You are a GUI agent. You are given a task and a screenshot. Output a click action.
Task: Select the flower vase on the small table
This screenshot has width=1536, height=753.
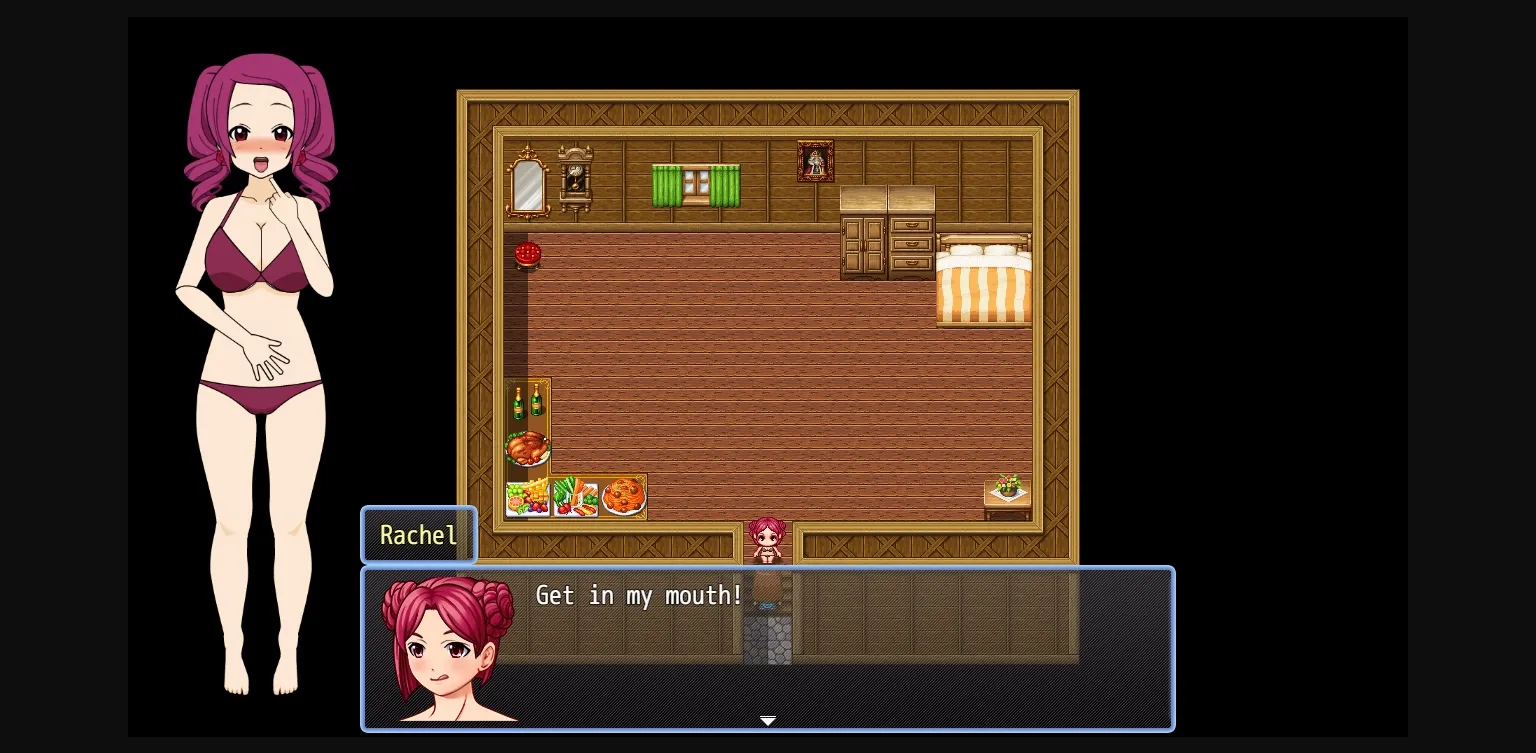click(1007, 487)
